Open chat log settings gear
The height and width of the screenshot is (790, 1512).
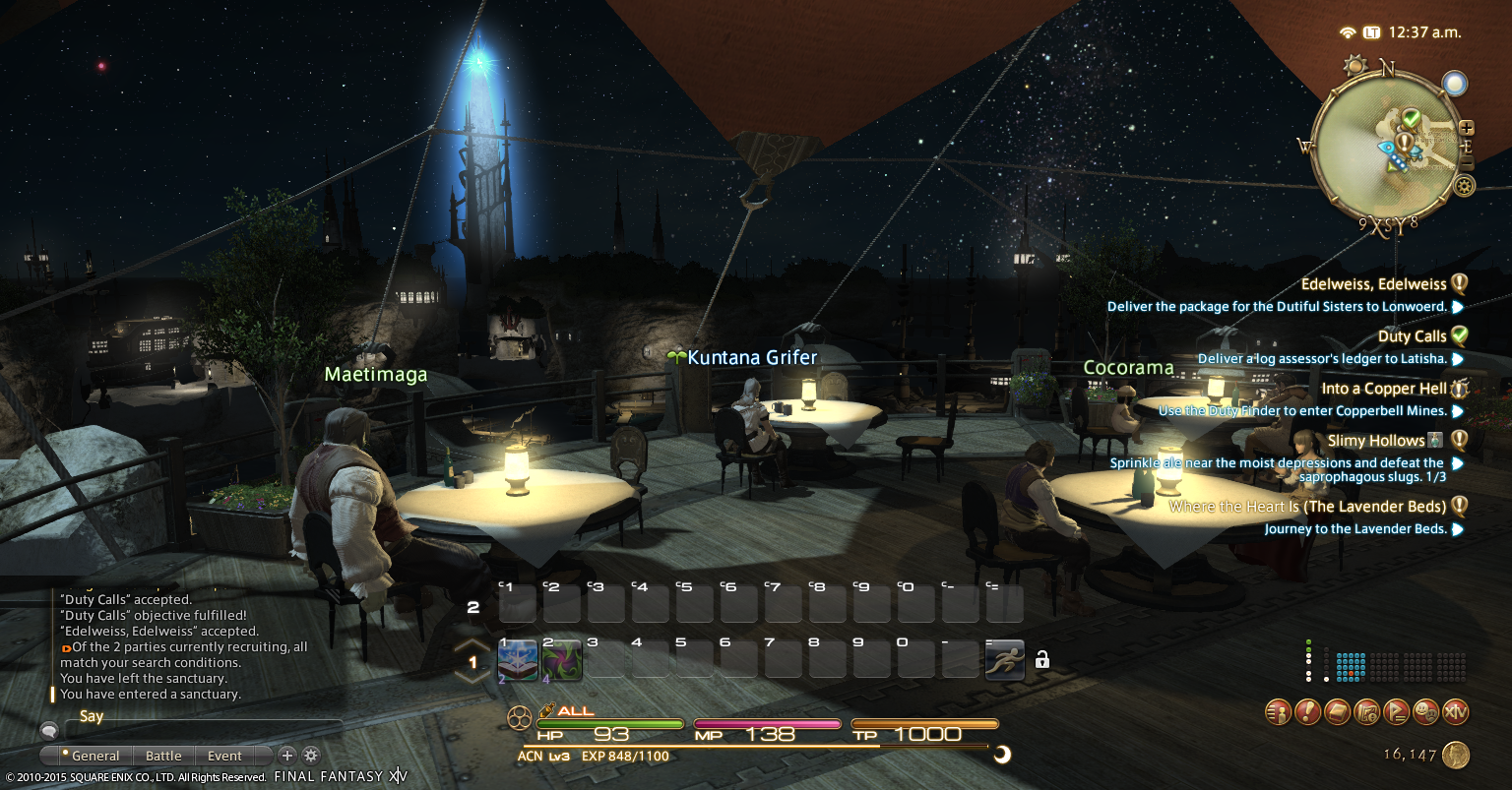tap(311, 756)
